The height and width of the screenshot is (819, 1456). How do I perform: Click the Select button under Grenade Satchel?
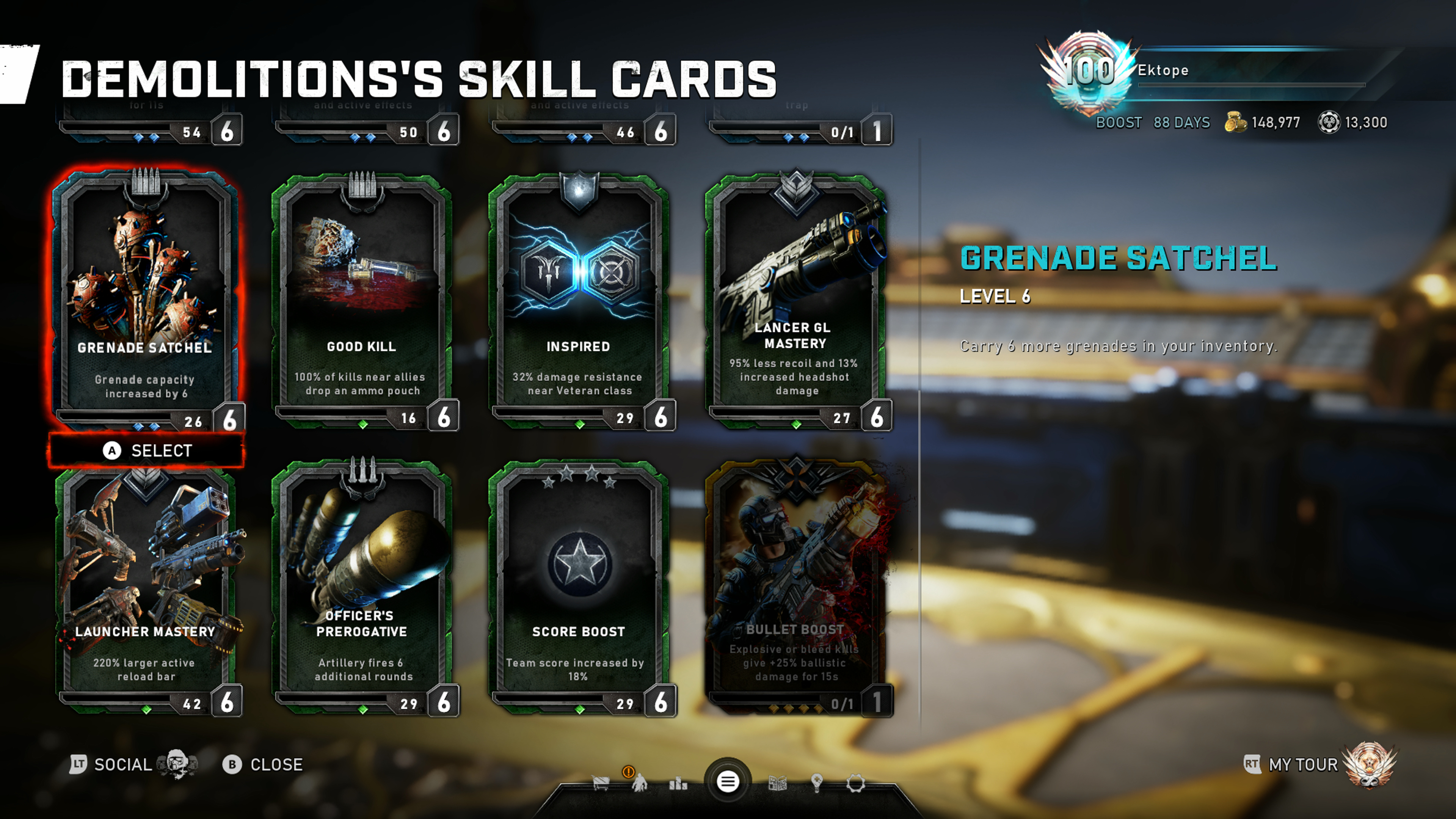[x=147, y=450]
